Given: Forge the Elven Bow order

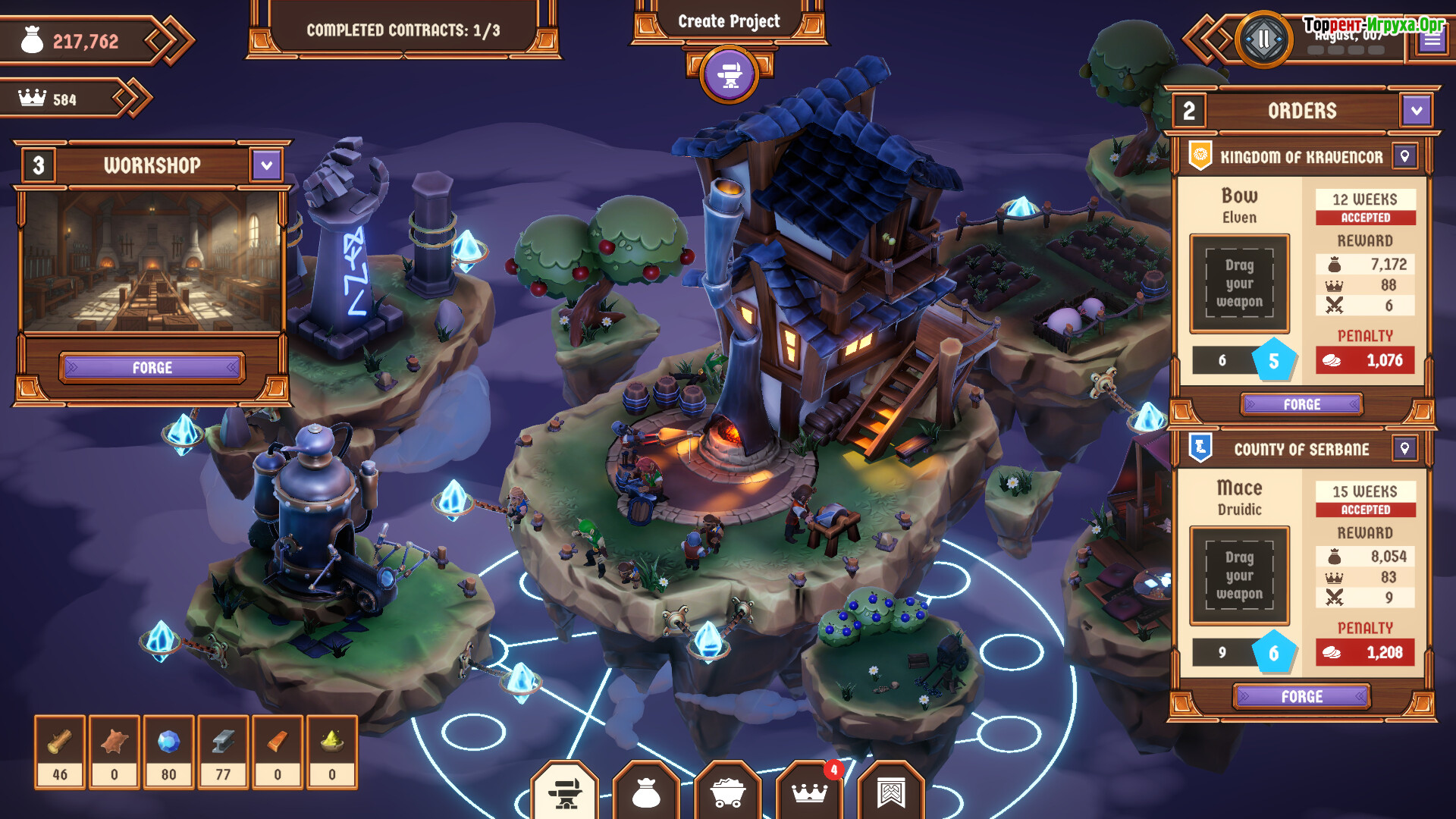Looking at the screenshot, I should coord(1301,405).
